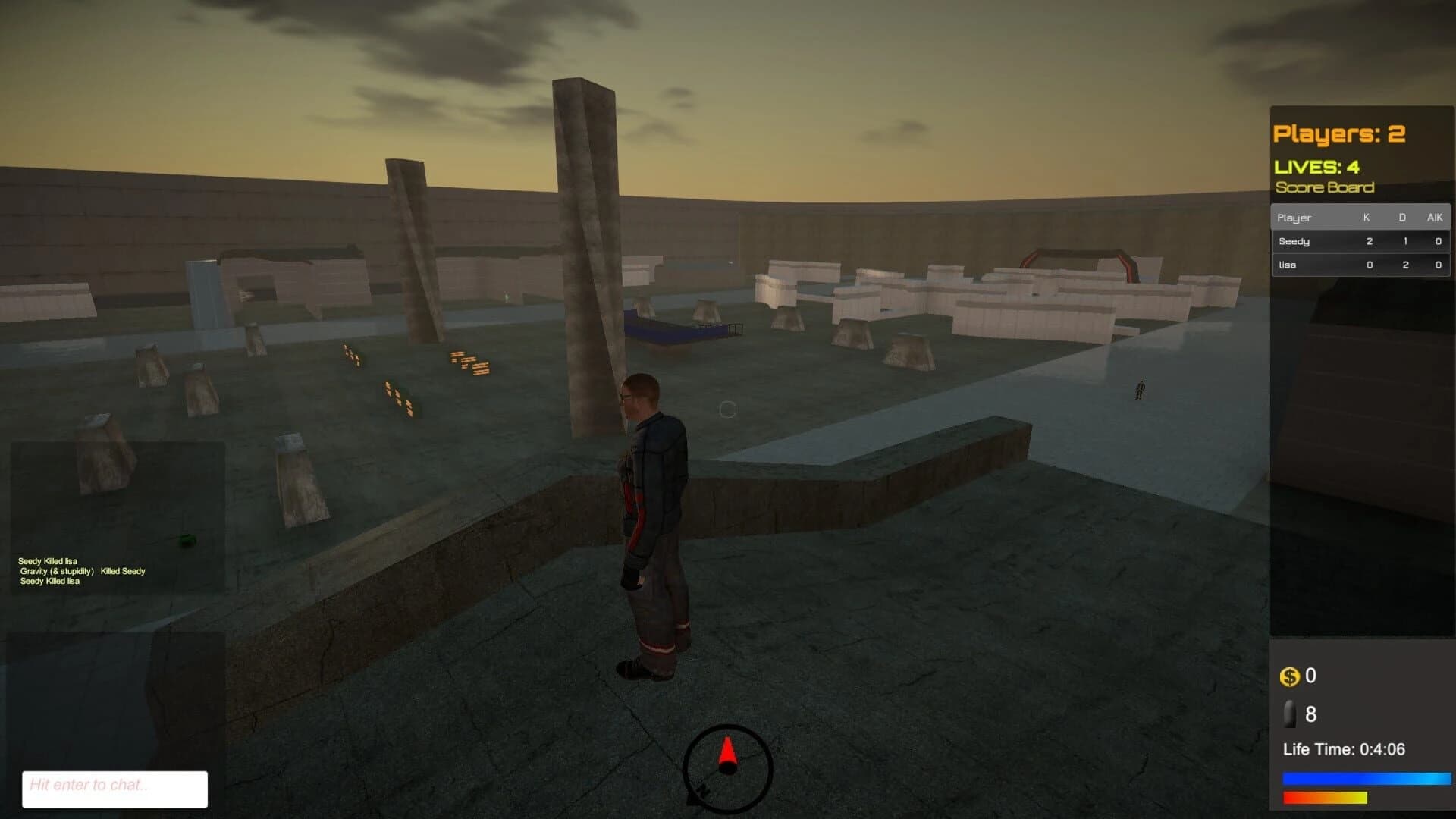The width and height of the screenshot is (1456, 819).
Task: Click the gold dollar coin icon
Action: coord(1289,677)
